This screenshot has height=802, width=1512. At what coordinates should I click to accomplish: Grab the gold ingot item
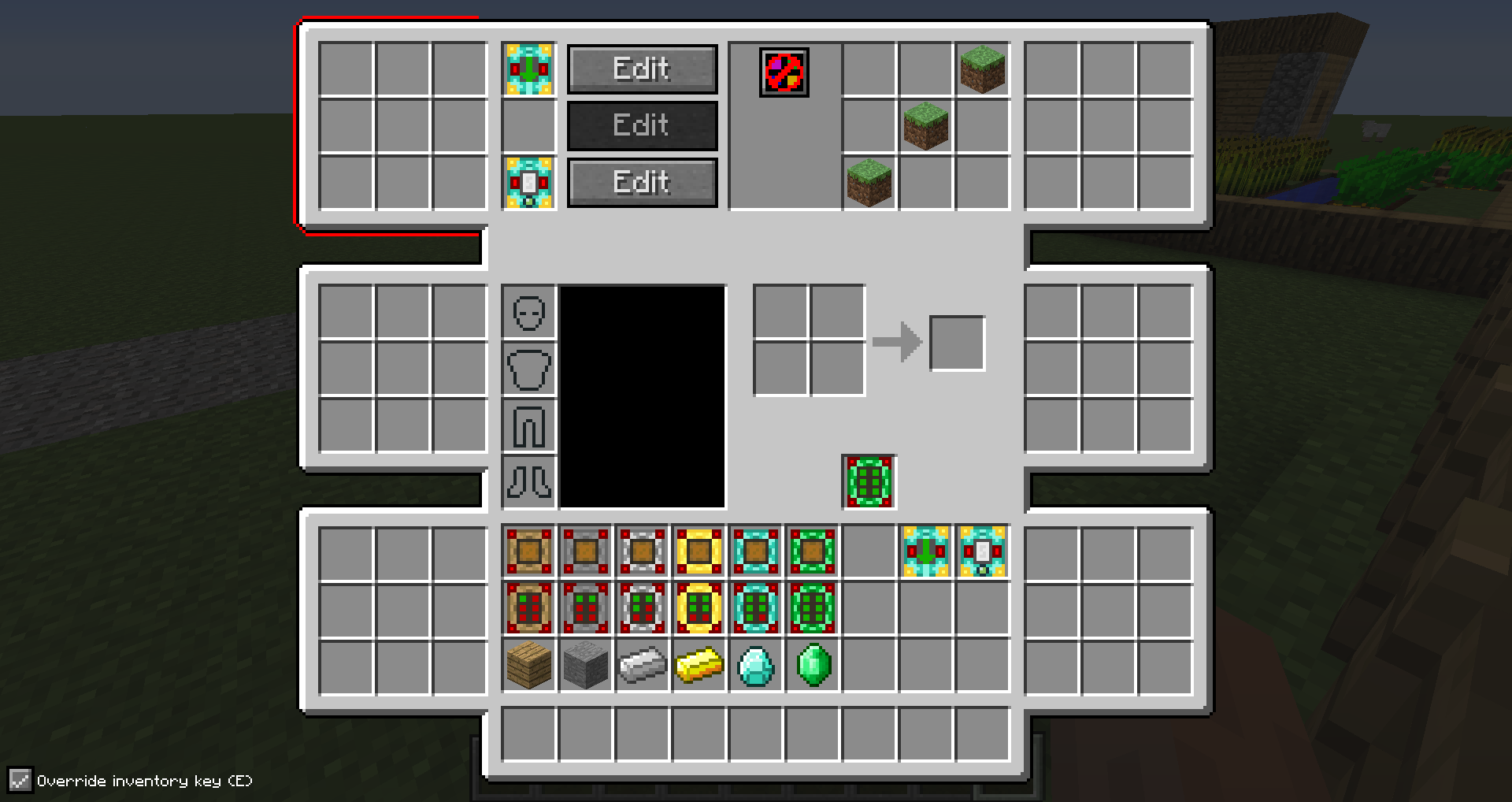pyautogui.click(x=699, y=666)
